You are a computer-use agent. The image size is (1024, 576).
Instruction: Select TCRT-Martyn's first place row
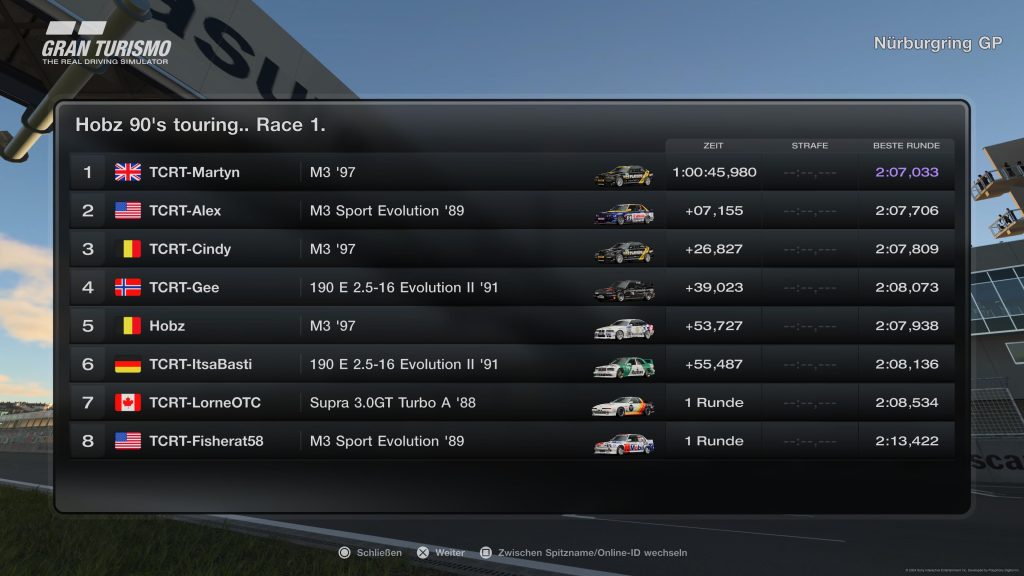pyautogui.click(x=510, y=172)
